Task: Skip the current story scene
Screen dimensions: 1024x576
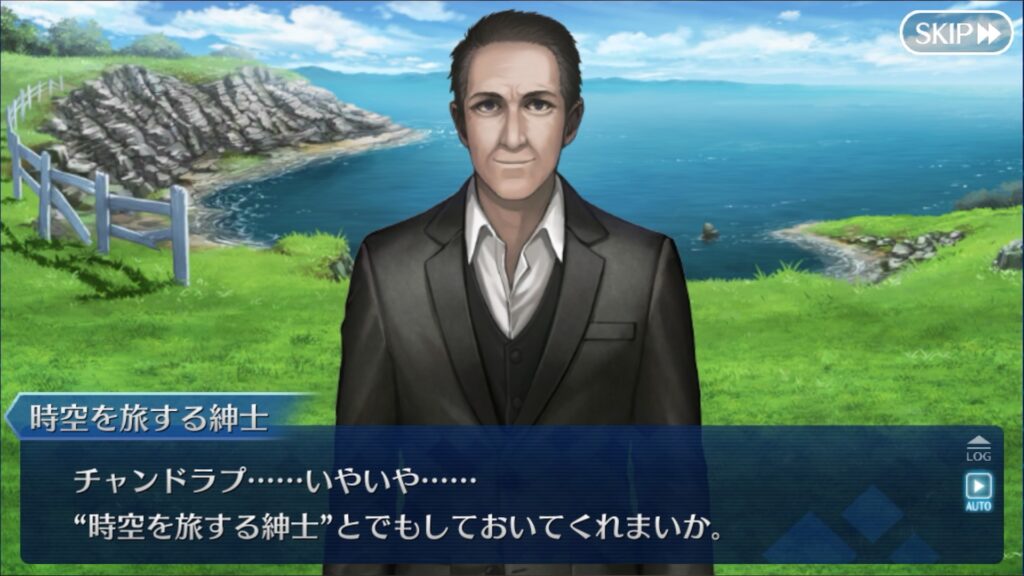Action: tap(956, 33)
